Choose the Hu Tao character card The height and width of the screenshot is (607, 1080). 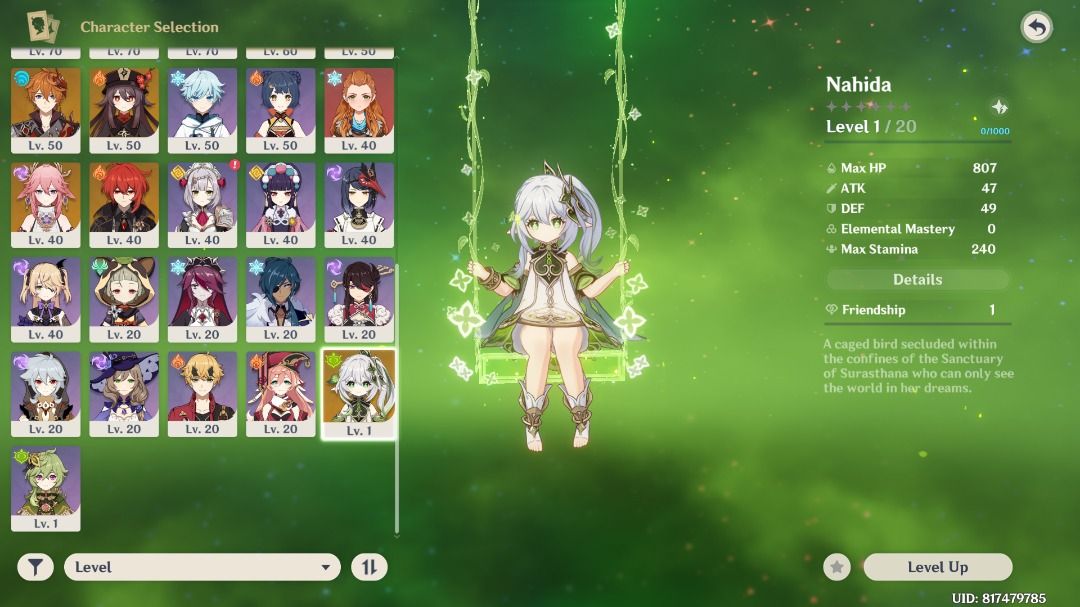coord(124,108)
